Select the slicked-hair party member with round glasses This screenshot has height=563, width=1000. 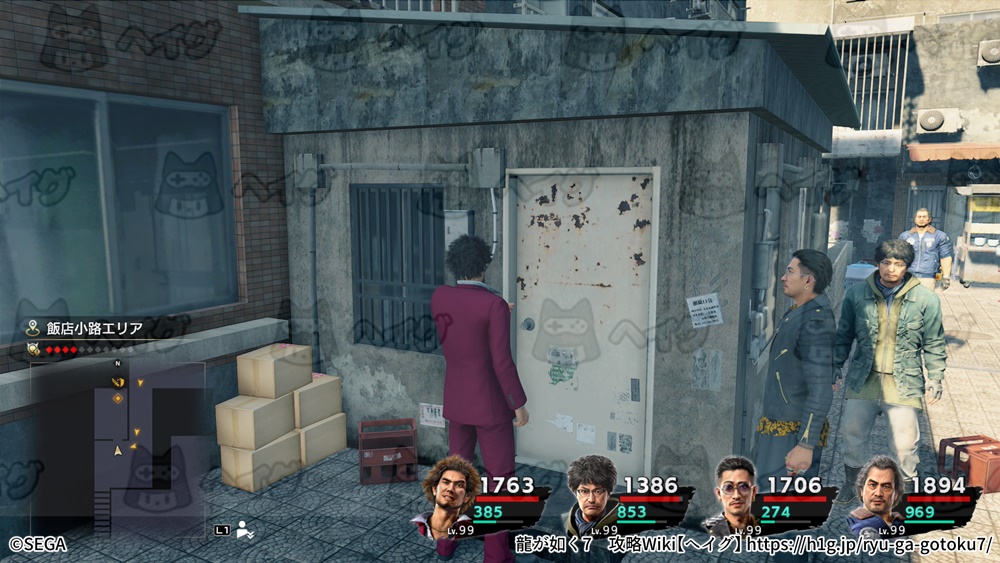point(737,494)
